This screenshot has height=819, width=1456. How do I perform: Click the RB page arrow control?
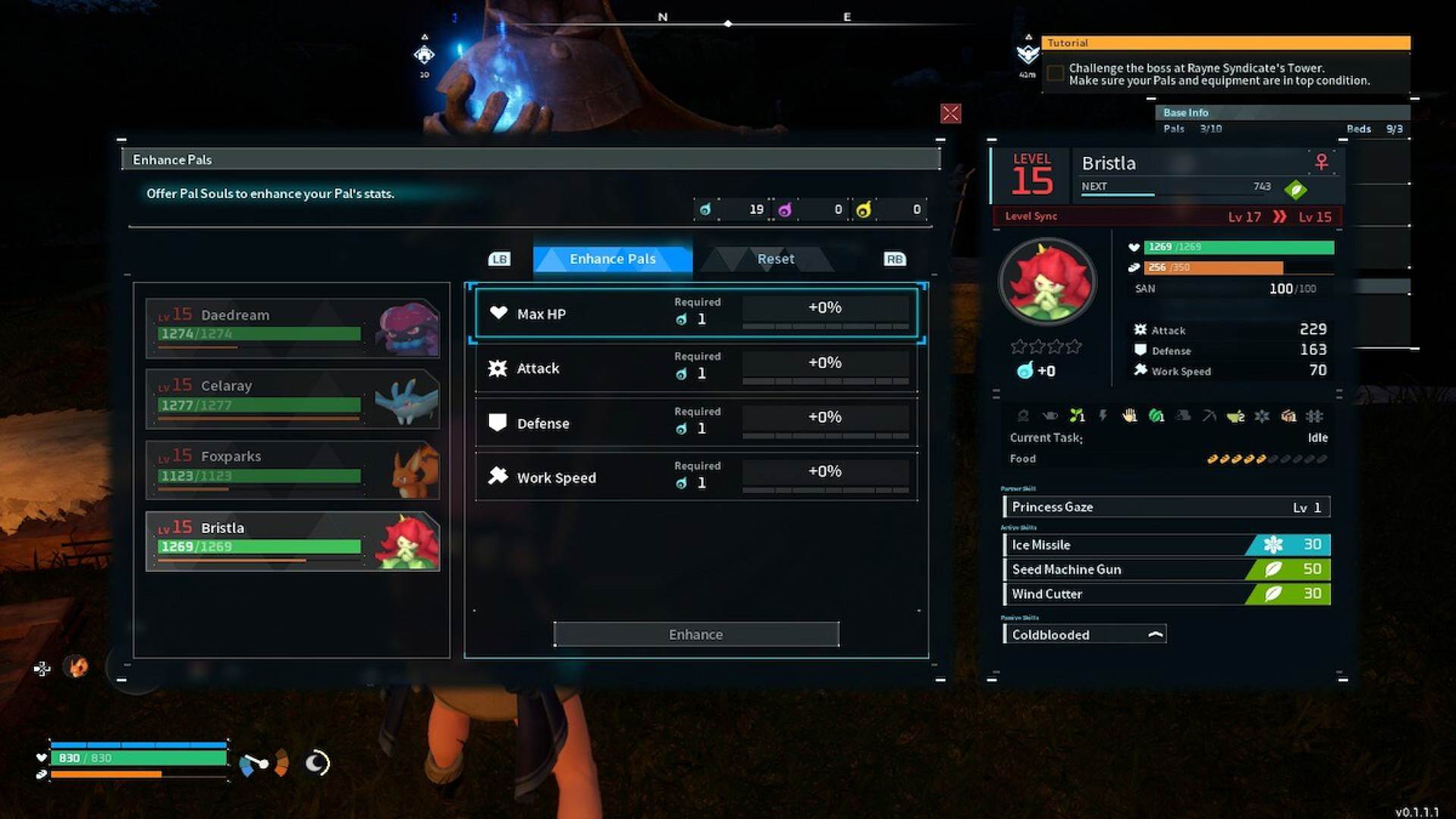click(894, 259)
